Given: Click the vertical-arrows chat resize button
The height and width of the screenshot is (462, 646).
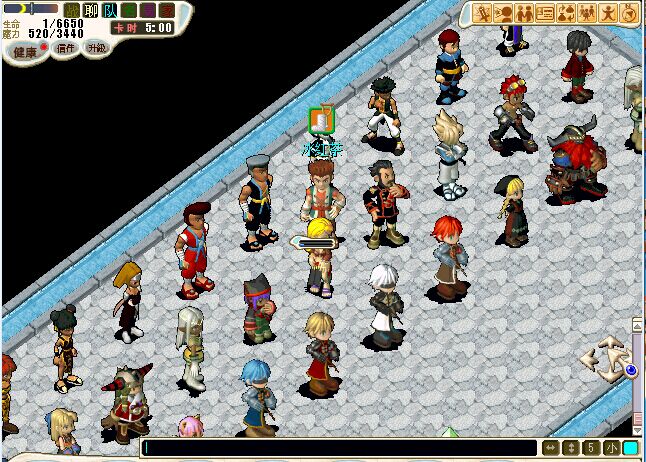Looking at the screenshot, I should 570,448.
